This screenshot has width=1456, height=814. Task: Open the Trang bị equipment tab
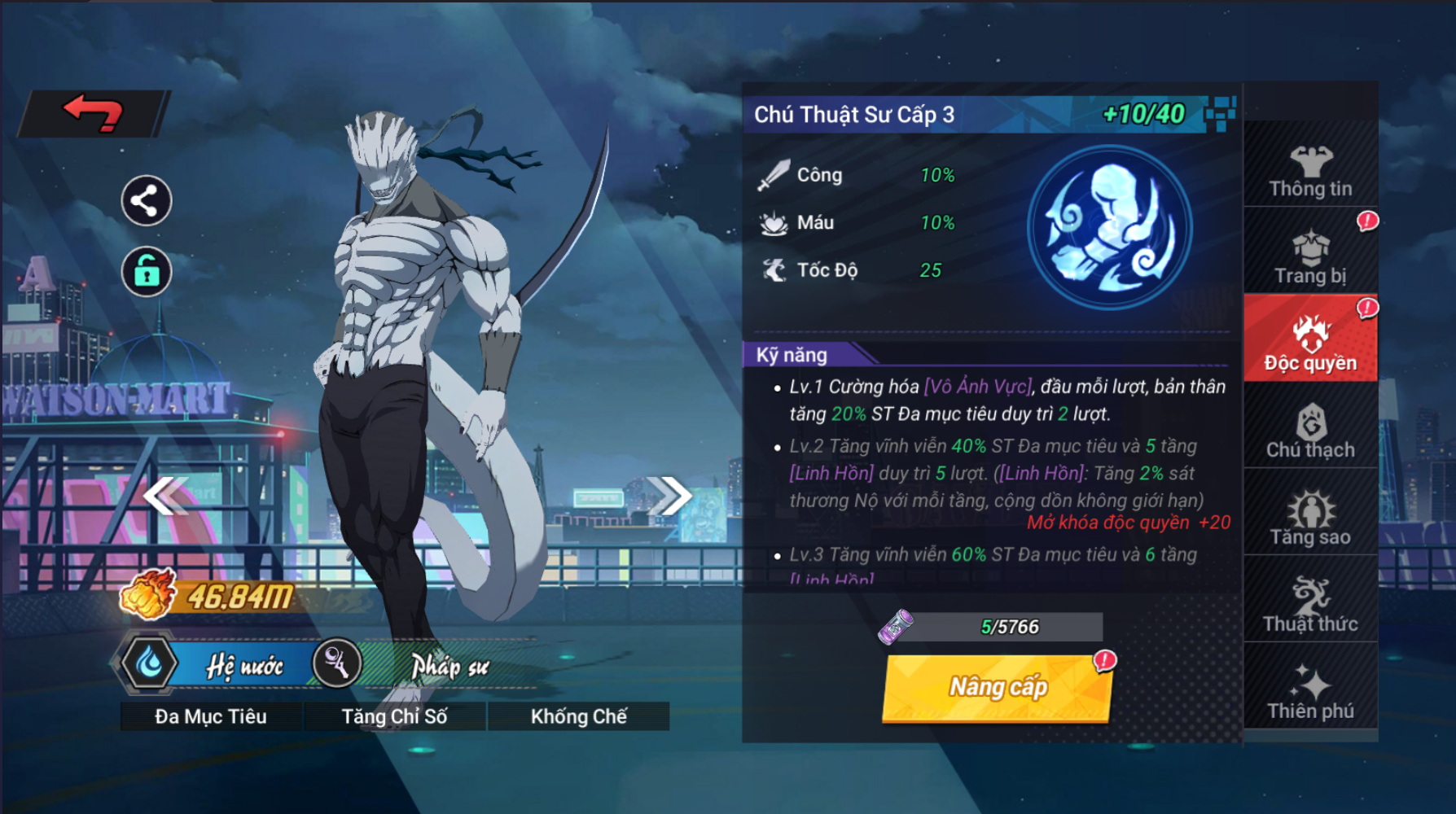tap(1310, 257)
